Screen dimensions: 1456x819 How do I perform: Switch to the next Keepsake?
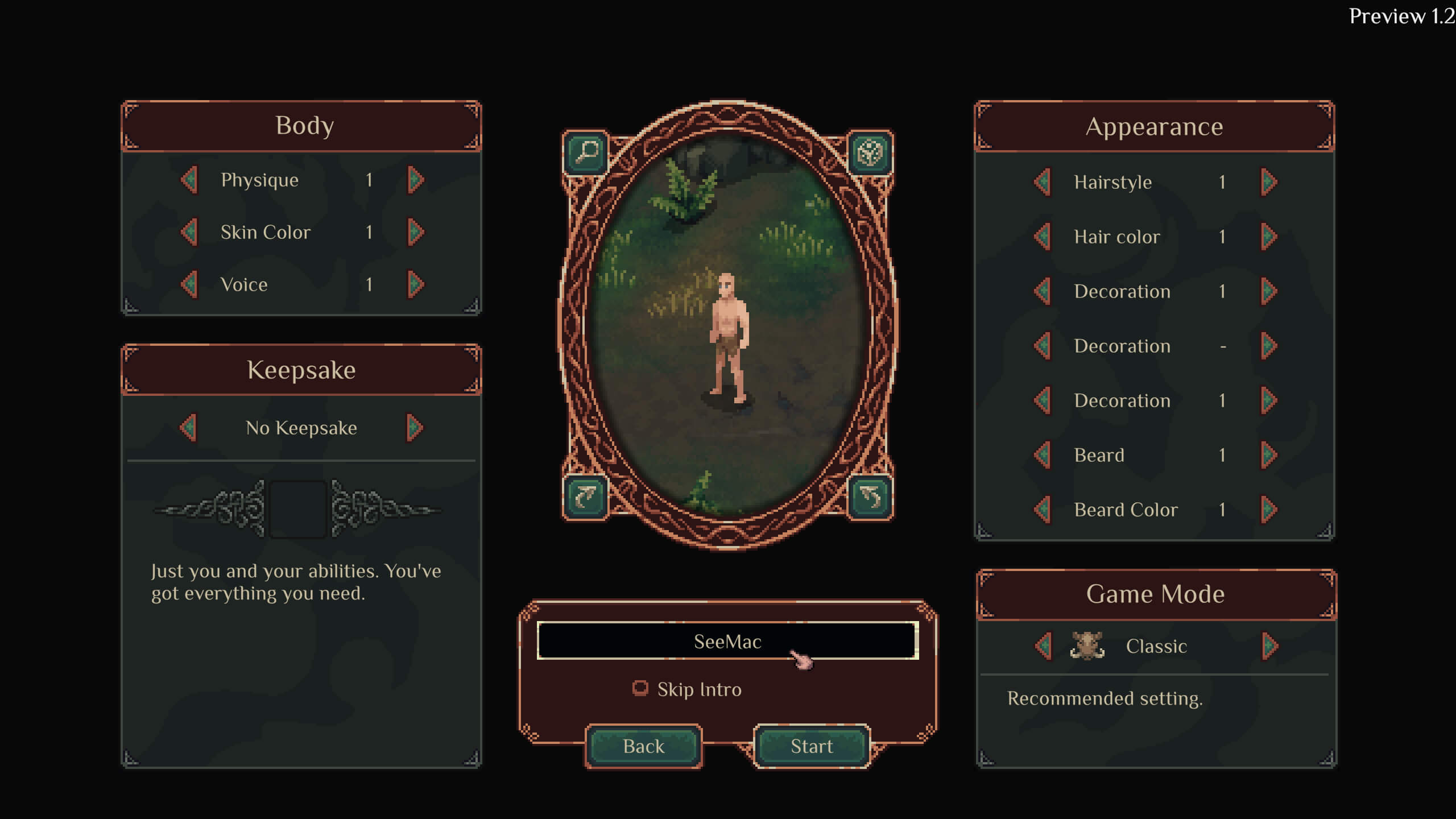[415, 428]
